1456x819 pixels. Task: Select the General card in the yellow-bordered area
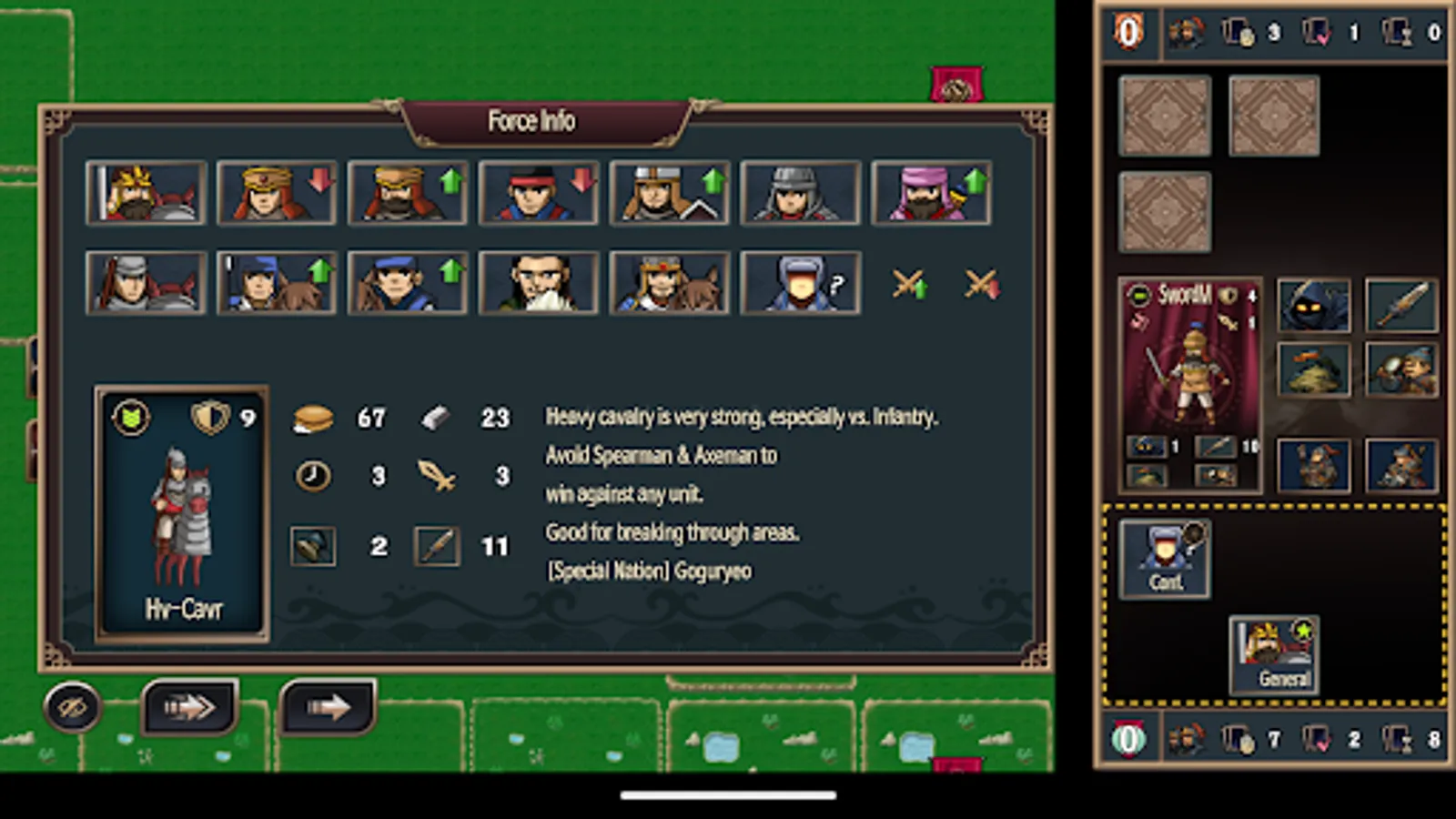point(1274,653)
